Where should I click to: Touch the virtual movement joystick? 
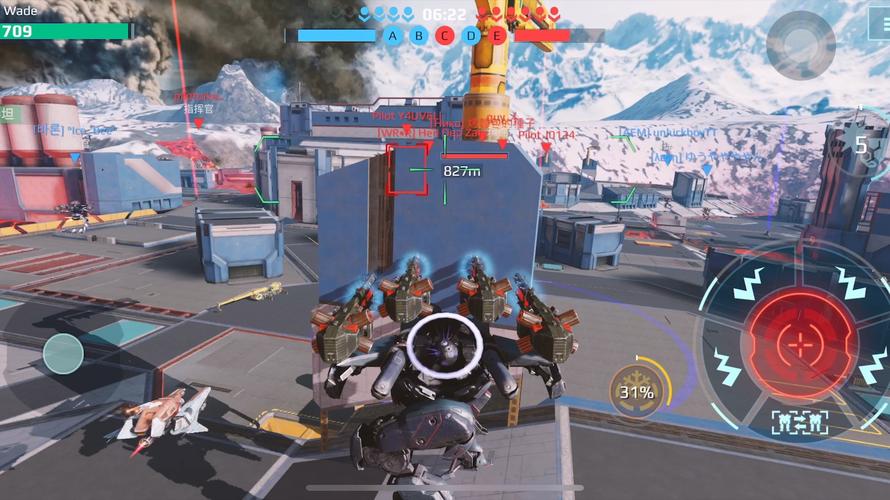click(x=62, y=353)
